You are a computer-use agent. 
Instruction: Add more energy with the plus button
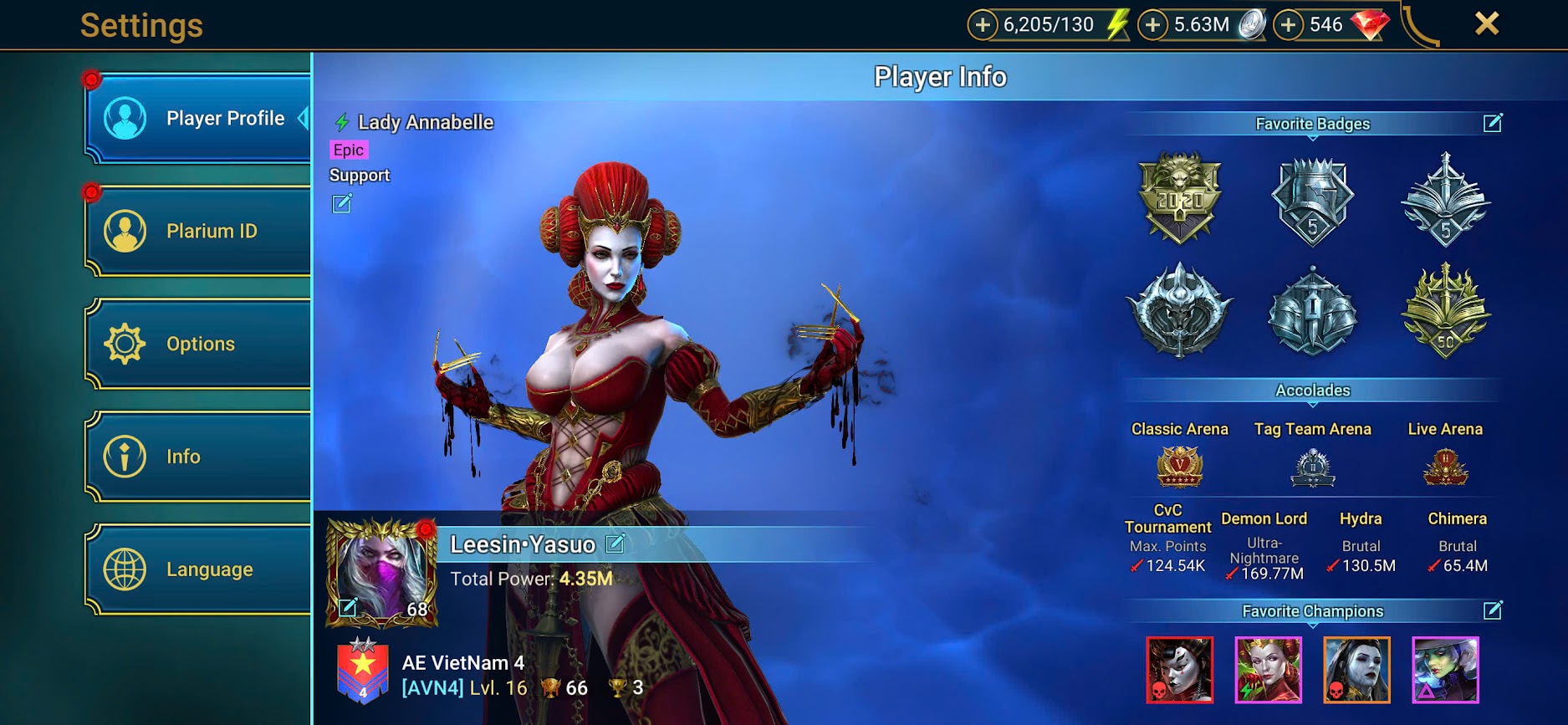[983, 25]
